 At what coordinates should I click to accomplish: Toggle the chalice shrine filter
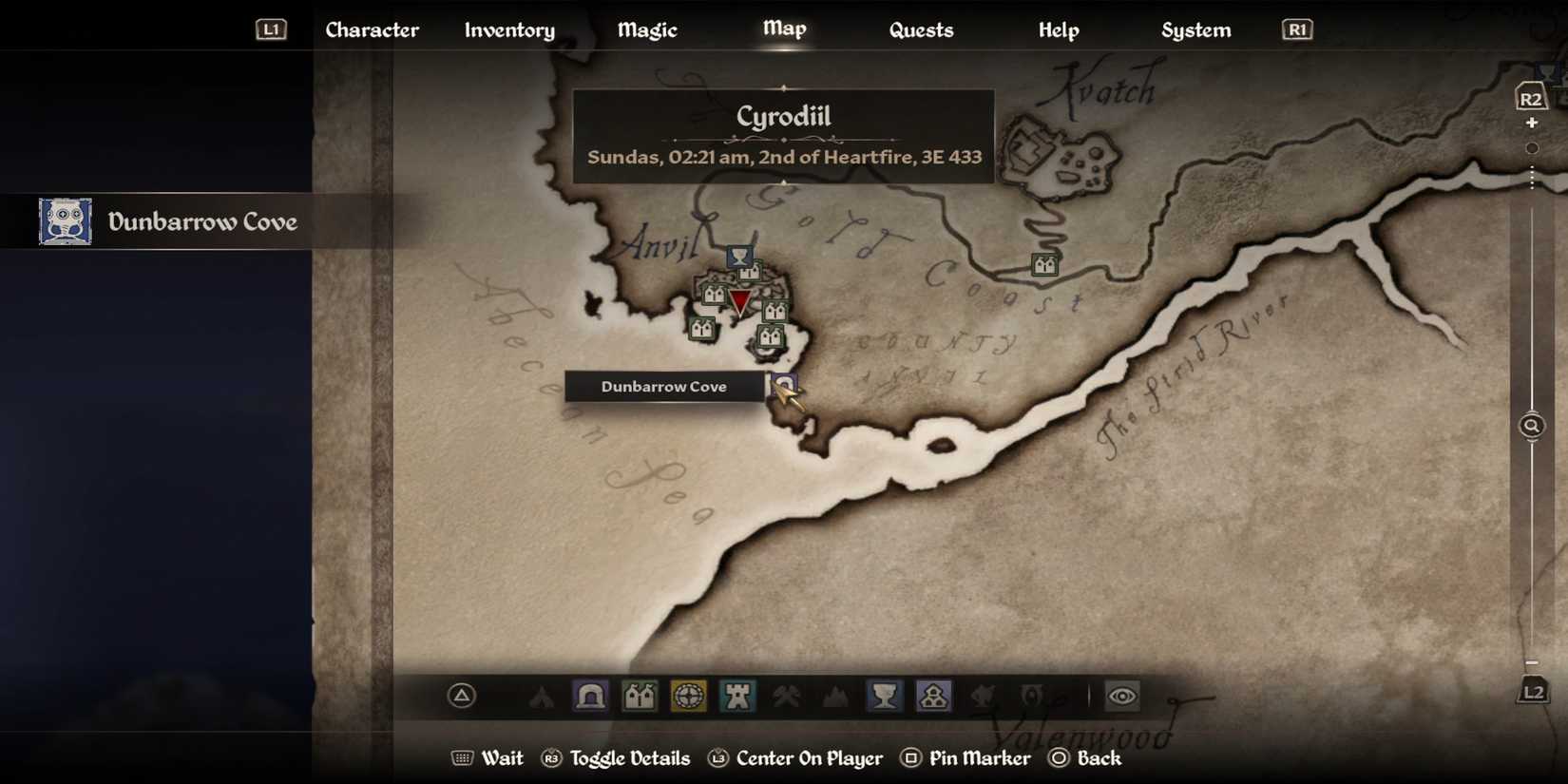click(x=885, y=696)
